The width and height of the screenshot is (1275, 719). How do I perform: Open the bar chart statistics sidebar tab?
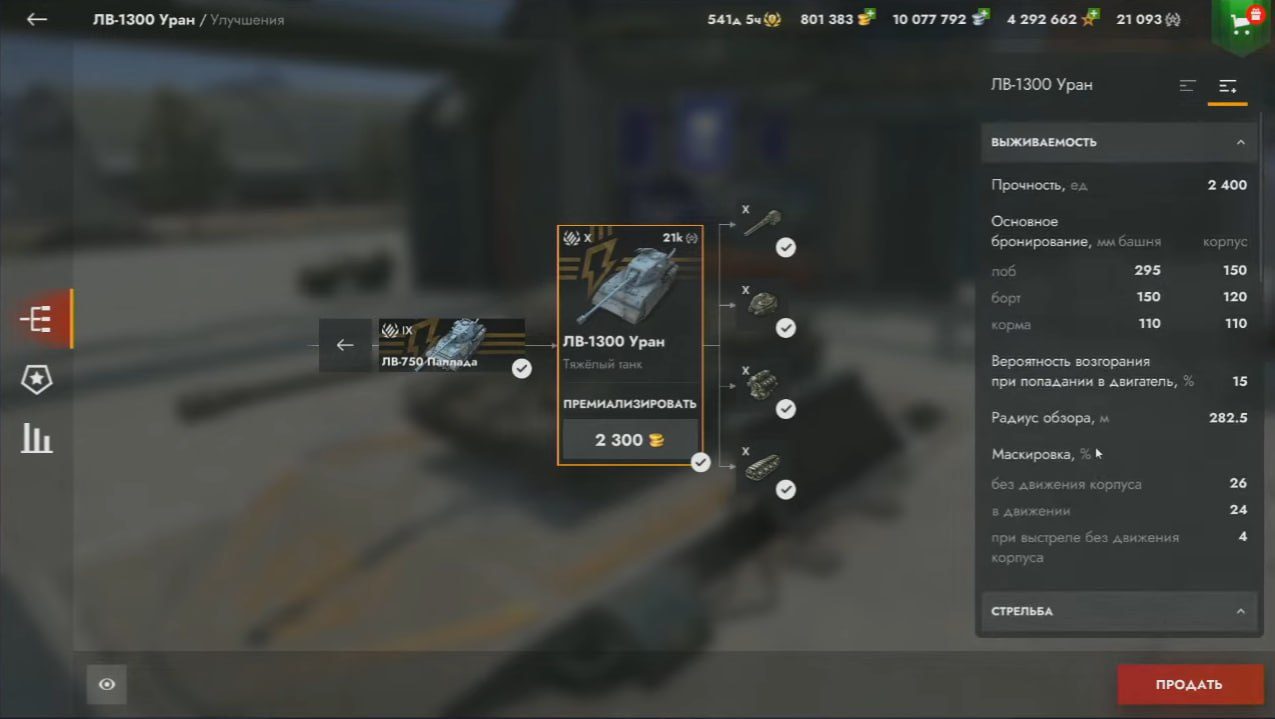[x=37, y=438]
